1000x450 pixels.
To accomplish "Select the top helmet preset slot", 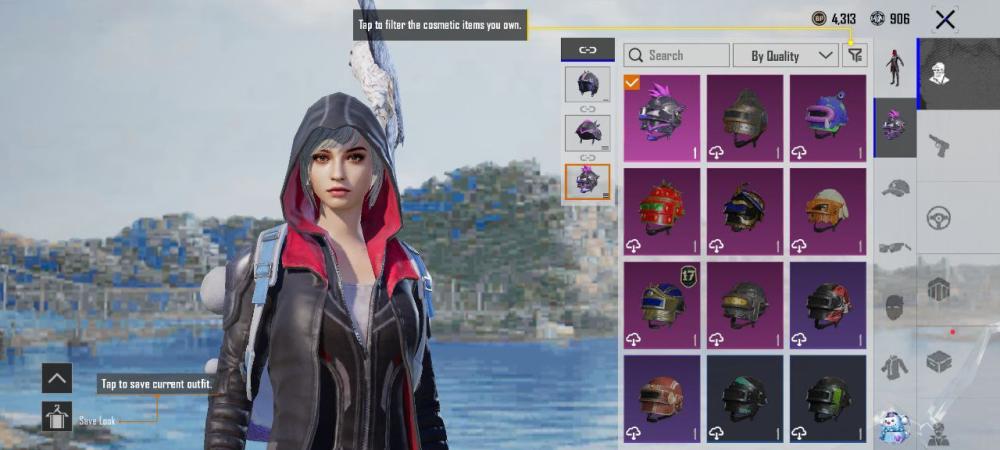I will click(x=587, y=84).
